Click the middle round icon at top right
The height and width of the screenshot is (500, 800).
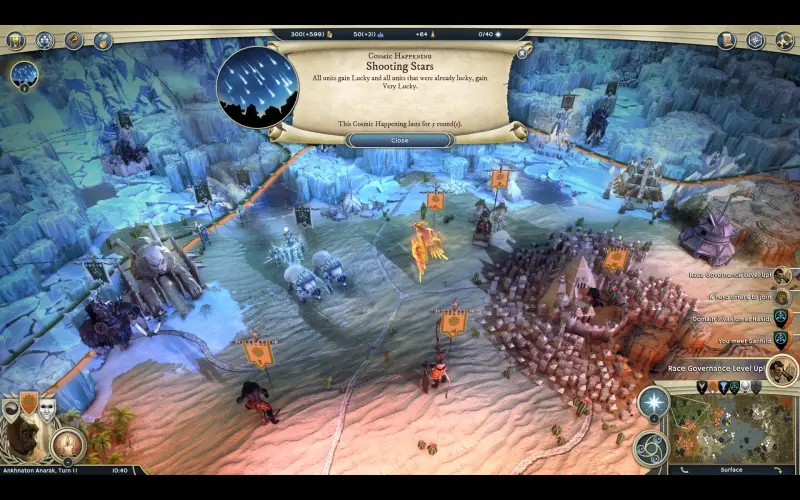coord(756,41)
